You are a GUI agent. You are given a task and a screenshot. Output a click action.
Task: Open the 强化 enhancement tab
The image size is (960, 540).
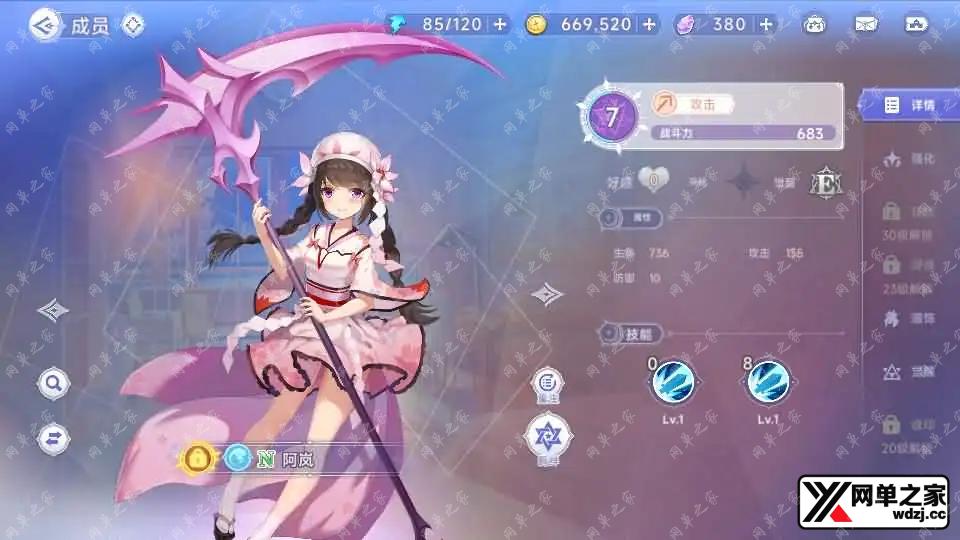coord(910,158)
